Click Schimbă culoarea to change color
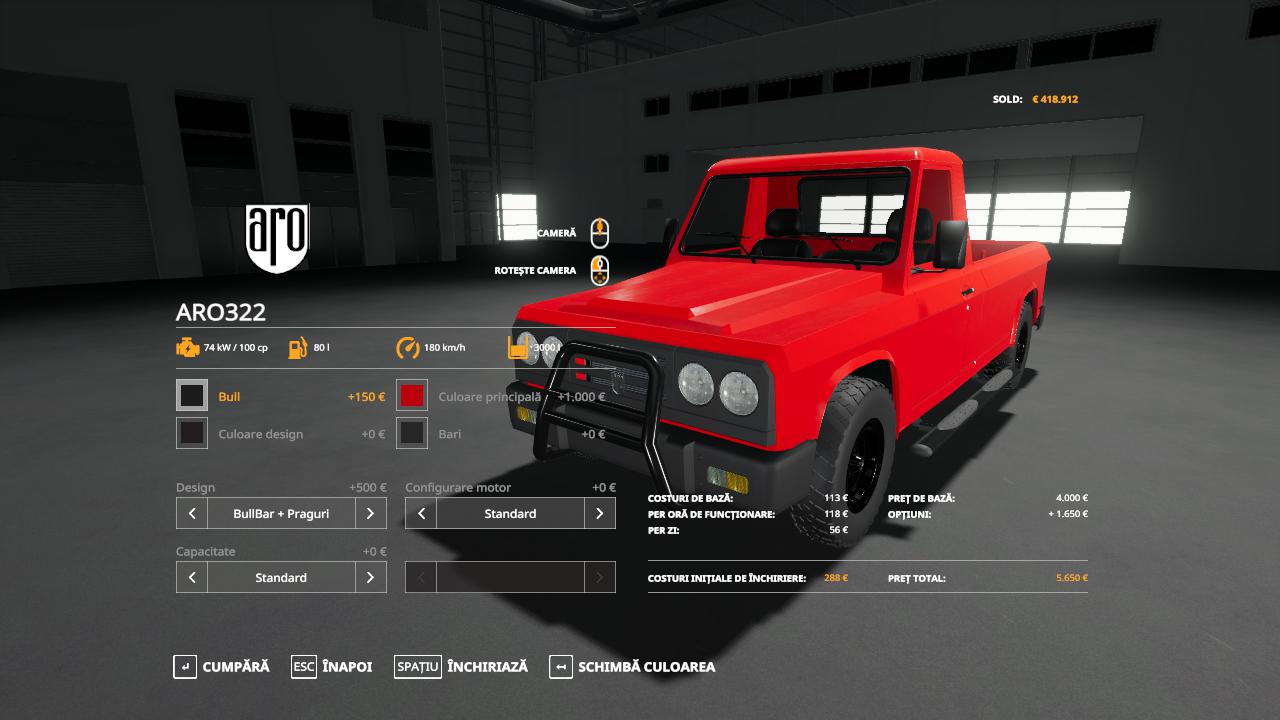The height and width of the screenshot is (720, 1280). point(633,667)
